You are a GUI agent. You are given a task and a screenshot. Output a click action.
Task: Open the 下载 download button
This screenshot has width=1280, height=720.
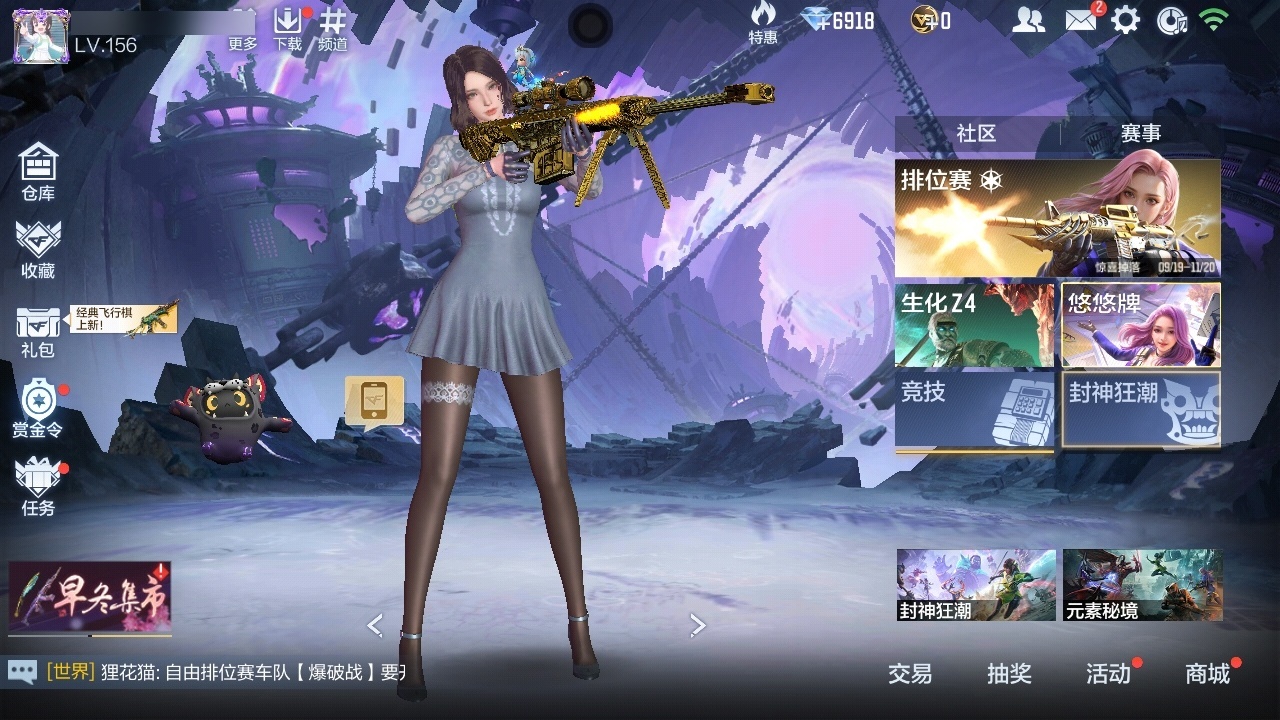[287, 29]
